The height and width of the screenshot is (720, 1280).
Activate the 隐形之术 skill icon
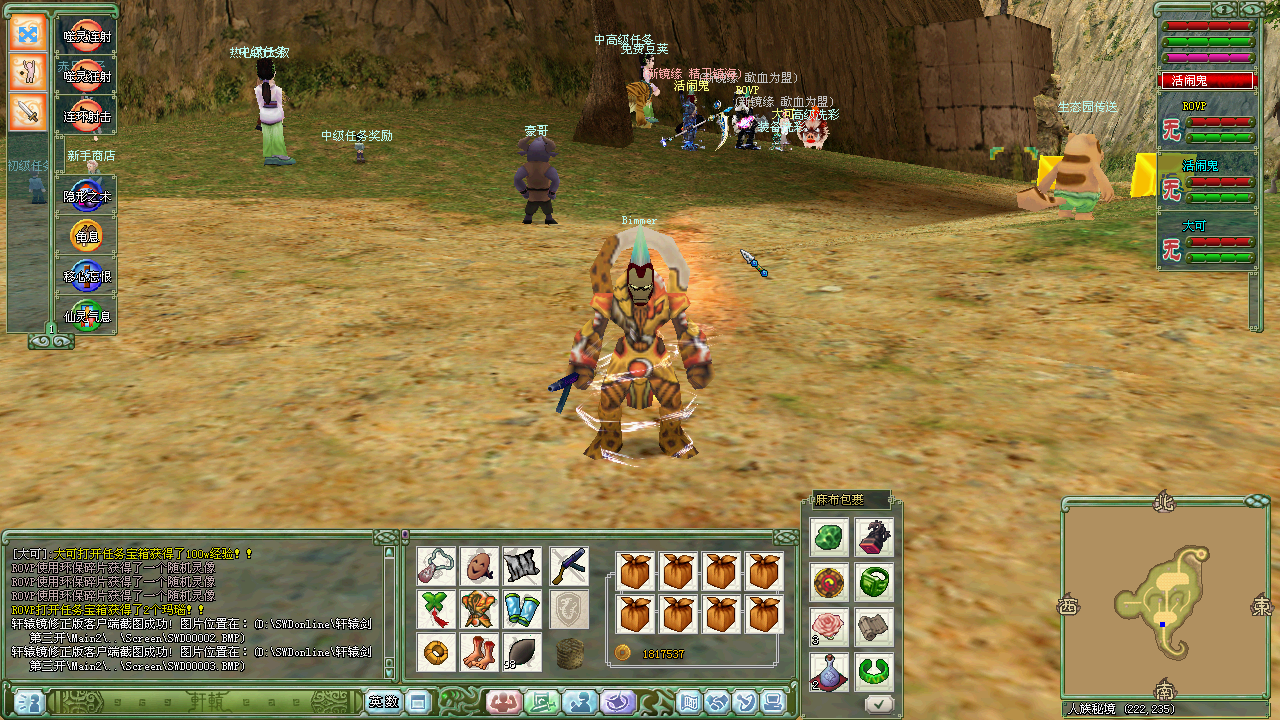[x=86, y=196]
